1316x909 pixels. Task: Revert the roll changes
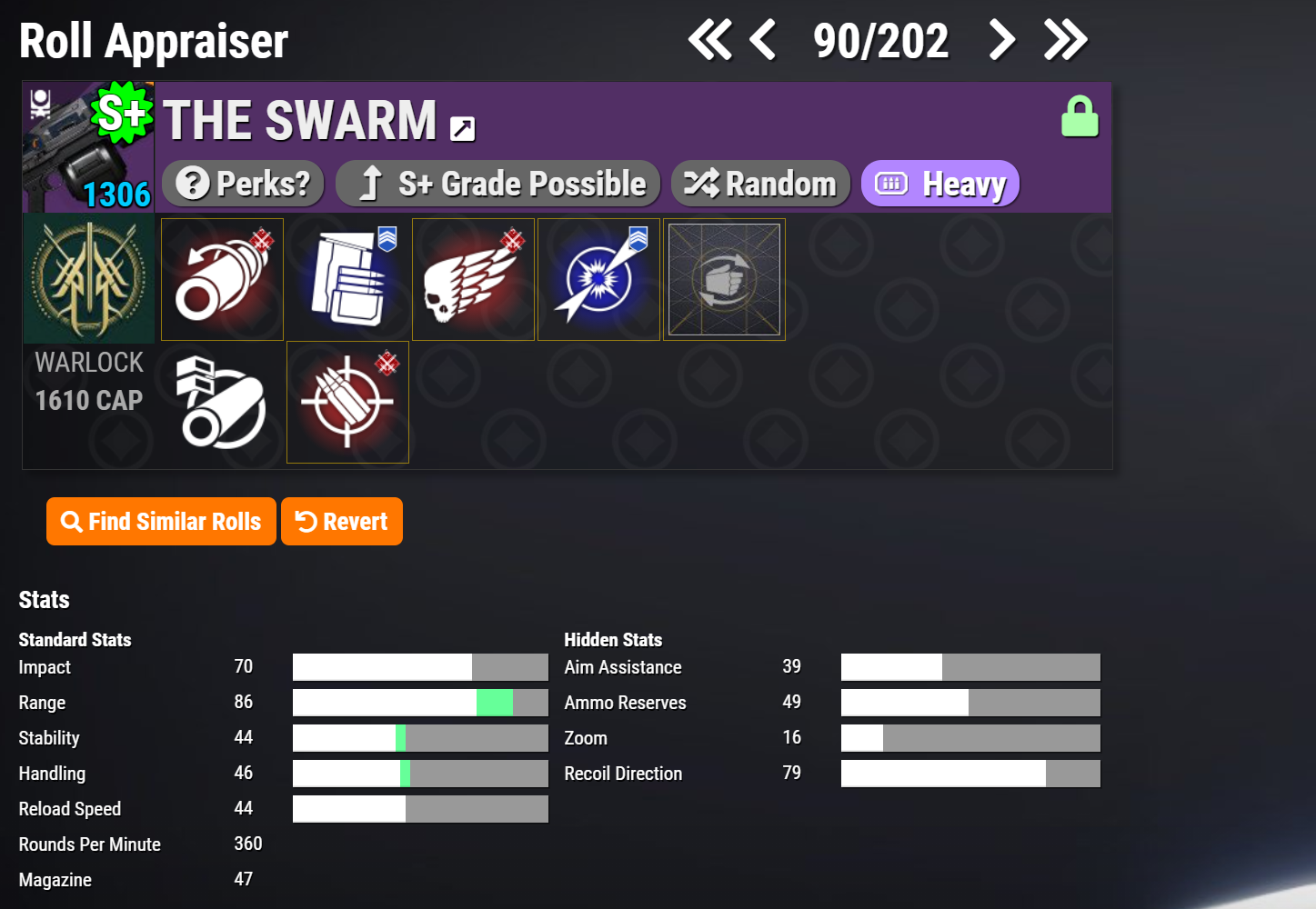(342, 522)
